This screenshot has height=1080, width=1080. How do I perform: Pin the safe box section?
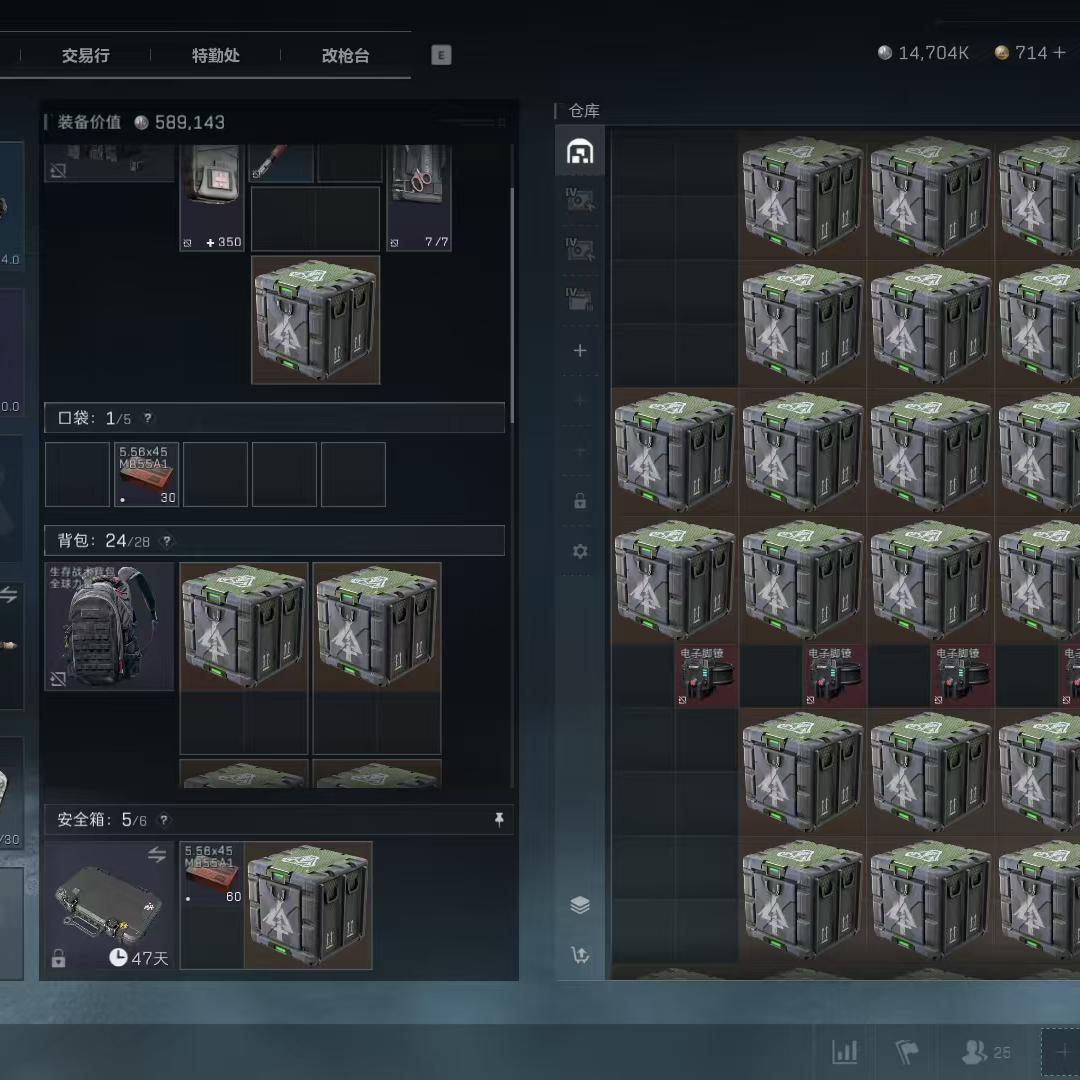tap(499, 820)
